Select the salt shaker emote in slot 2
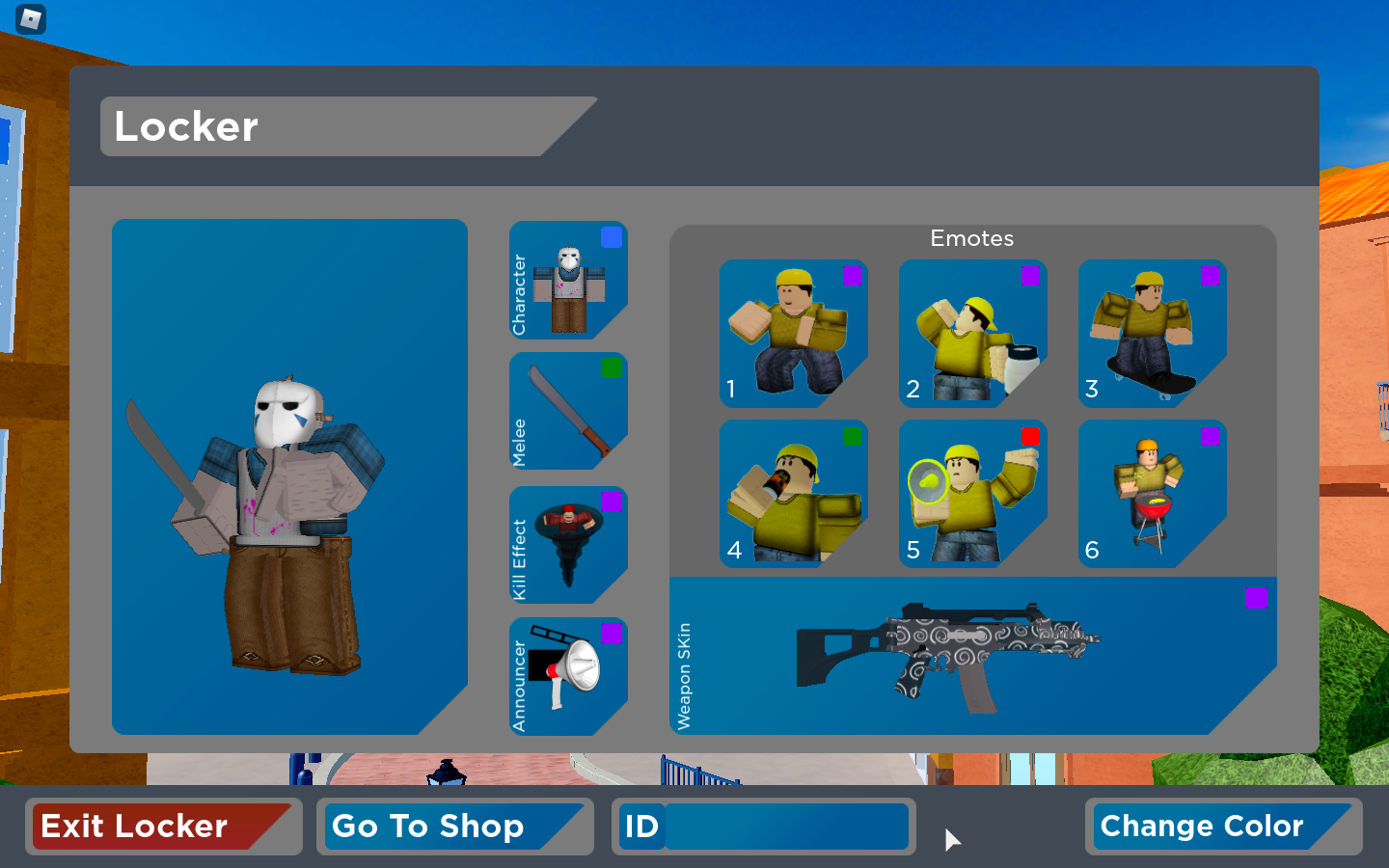 (x=972, y=335)
